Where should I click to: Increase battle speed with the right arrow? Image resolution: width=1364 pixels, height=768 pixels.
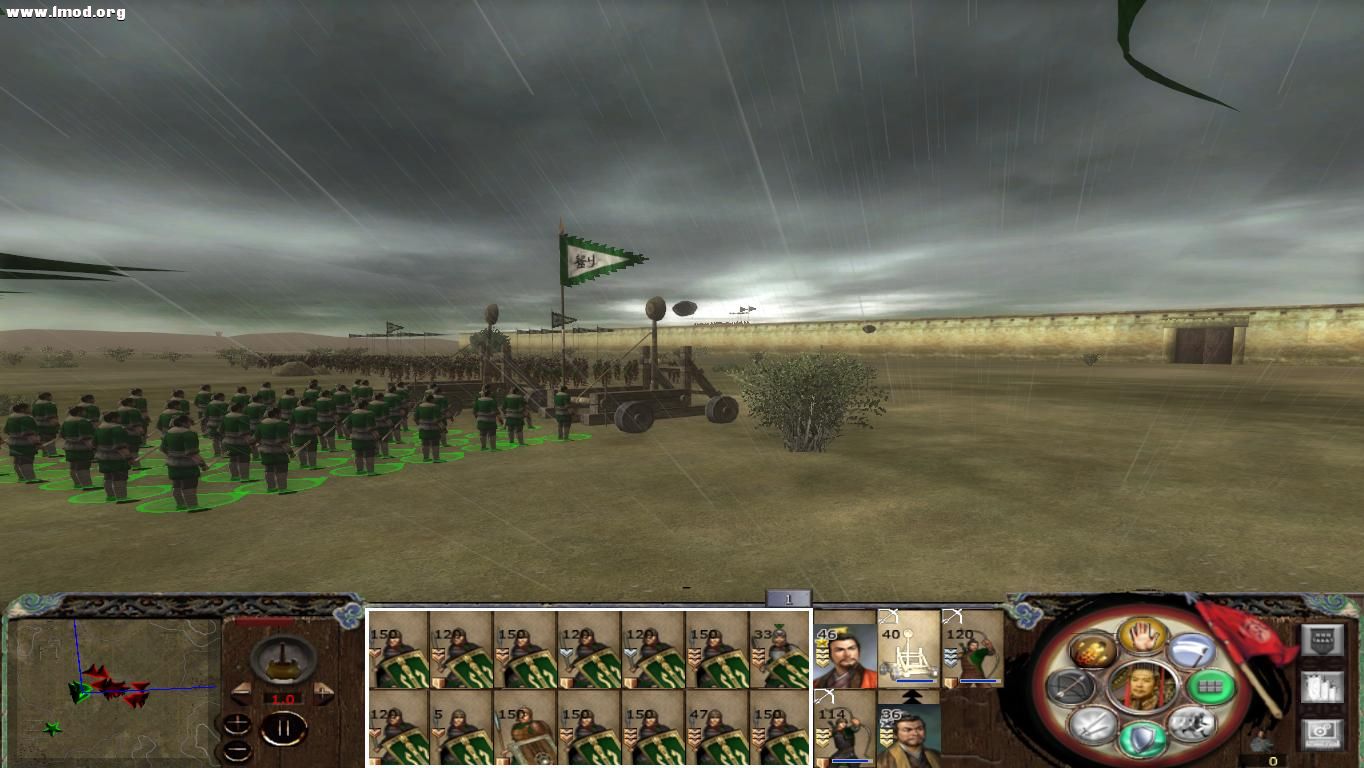(x=321, y=693)
